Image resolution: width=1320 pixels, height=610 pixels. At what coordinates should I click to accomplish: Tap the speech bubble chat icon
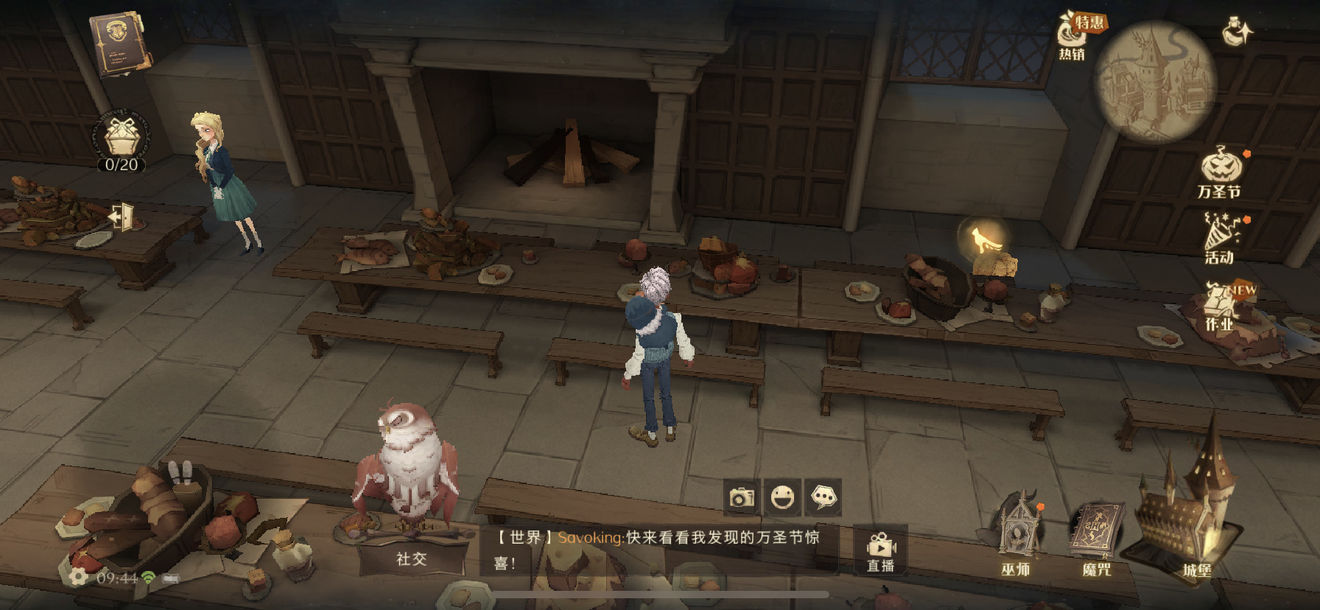tap(823, 497)
